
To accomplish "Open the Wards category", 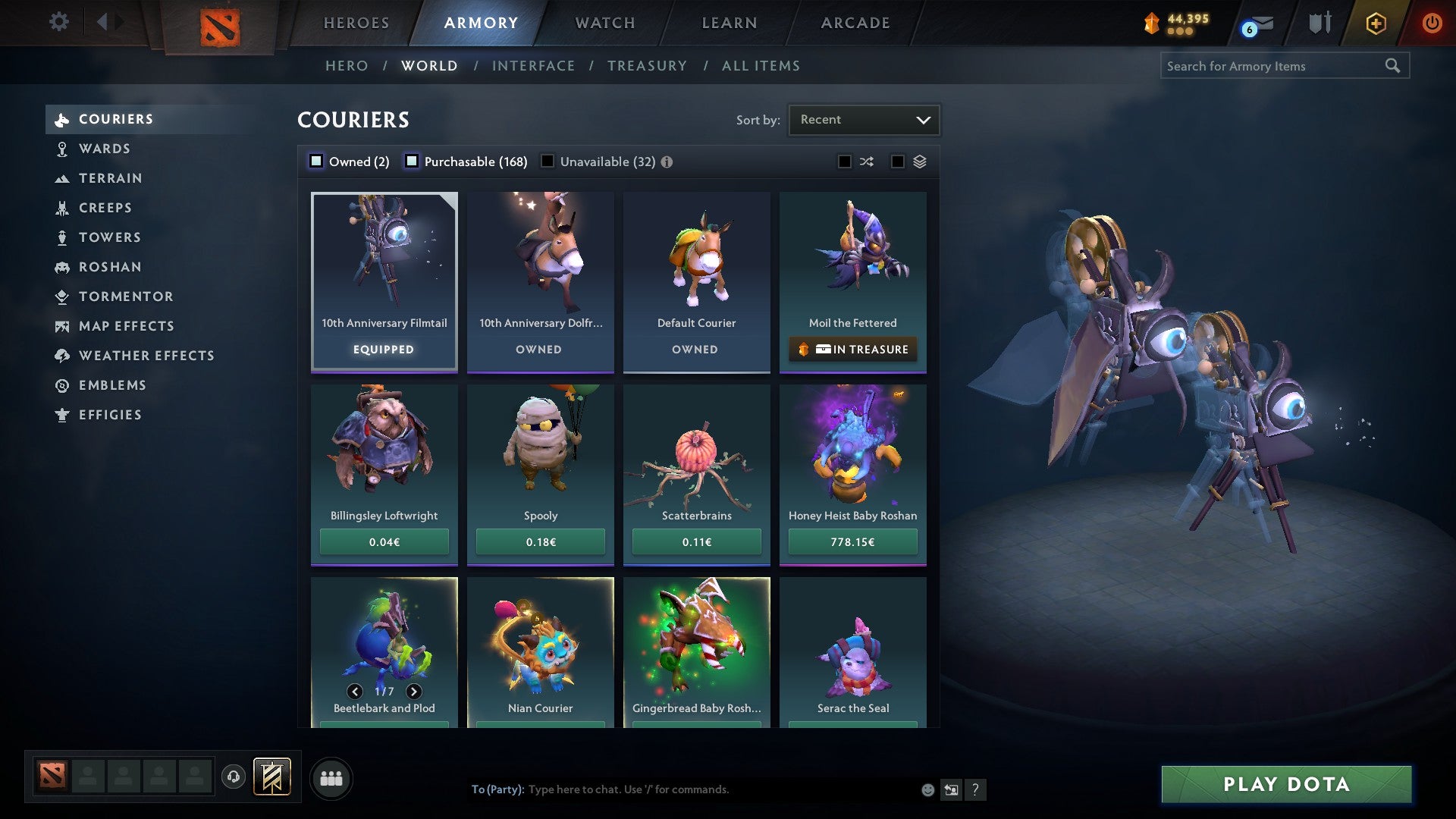I will coord(104,149).
